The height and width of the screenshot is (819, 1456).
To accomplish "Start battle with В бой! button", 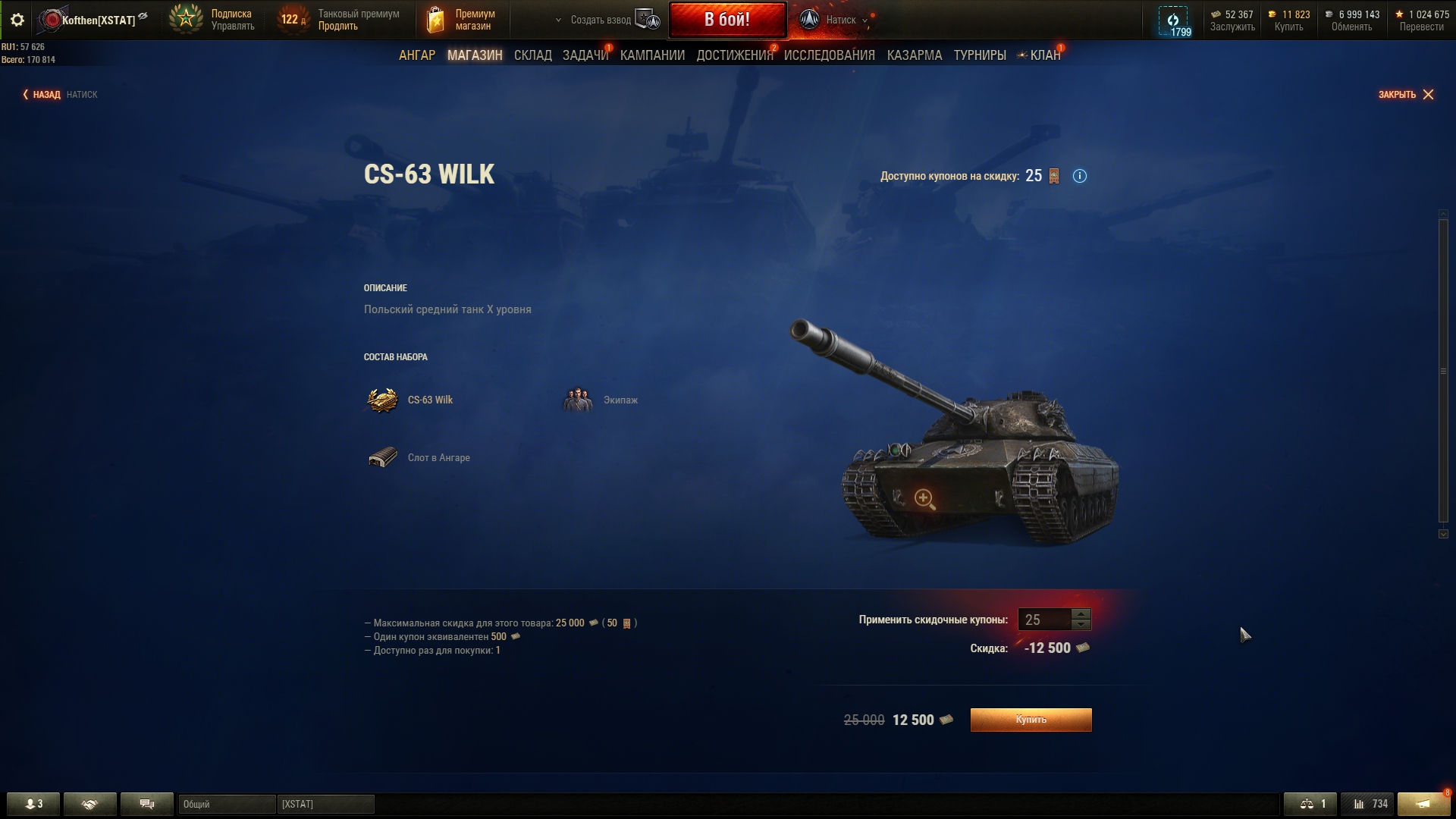I will [727, 20].
